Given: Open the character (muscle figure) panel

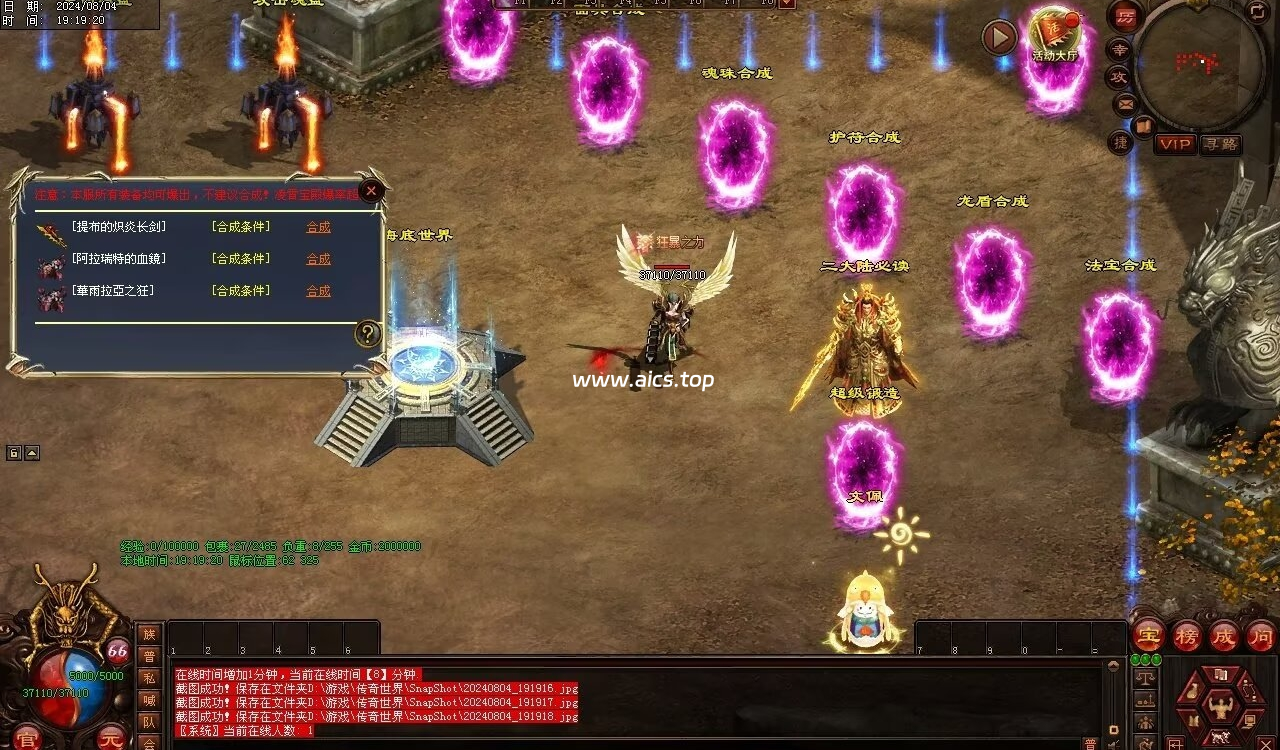Looking at the screenshot, I should pos(1219,707).
